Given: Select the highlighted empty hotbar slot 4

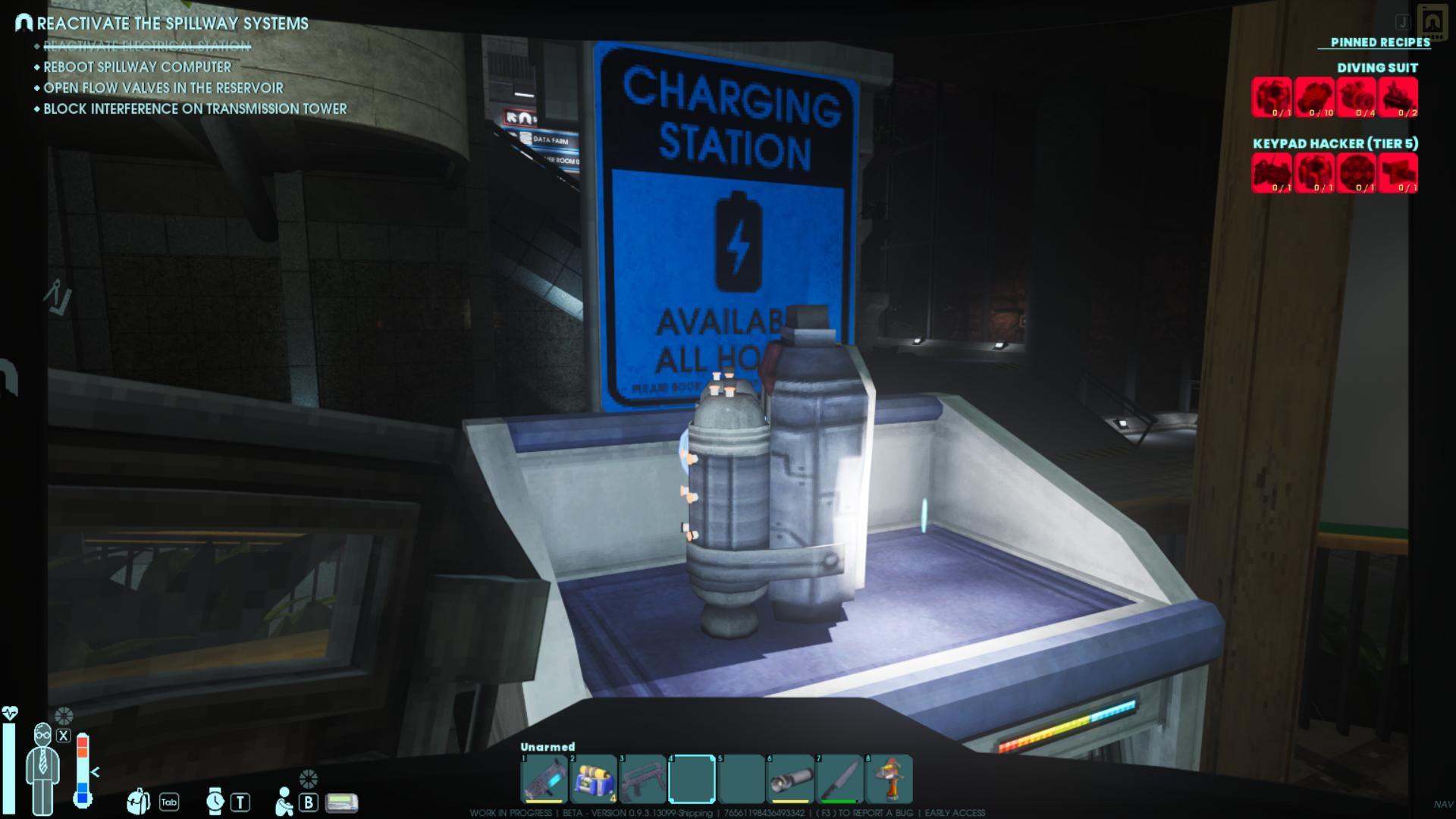Looking at the screenshot, I should tap(692, 779).
